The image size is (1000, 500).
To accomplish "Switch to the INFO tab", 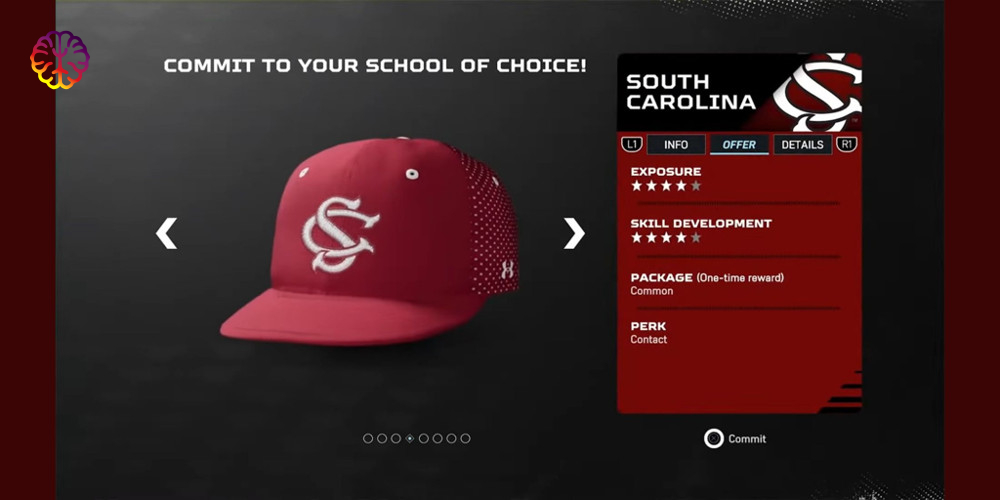I will pos(676,145).
